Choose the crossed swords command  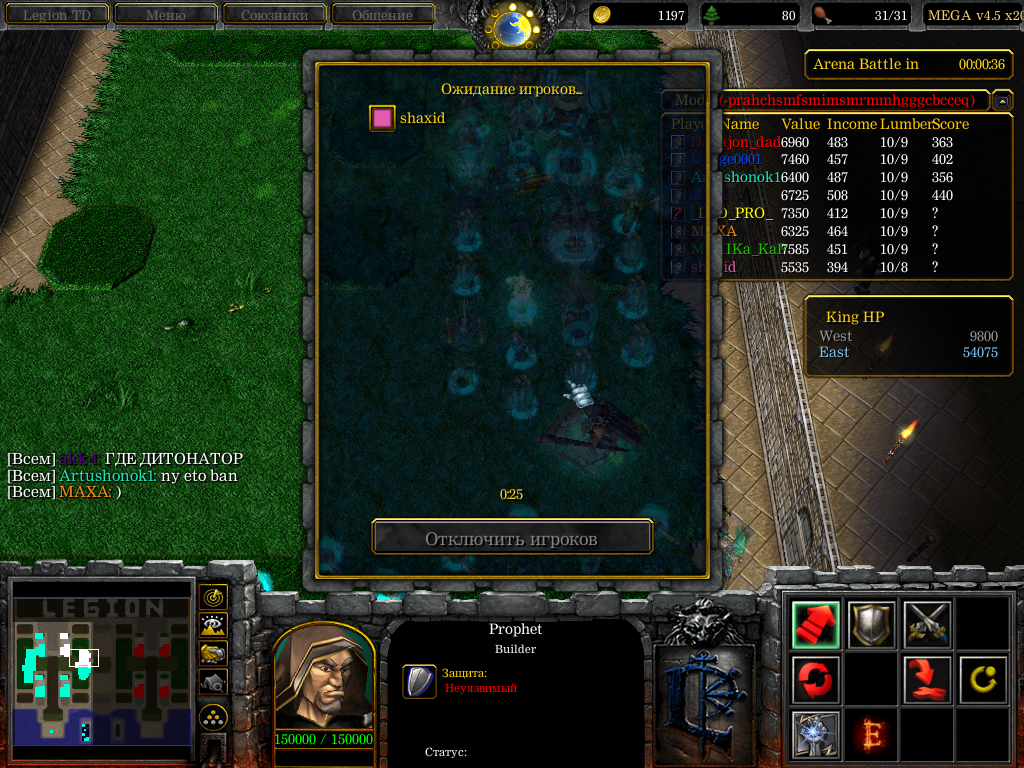927,624
